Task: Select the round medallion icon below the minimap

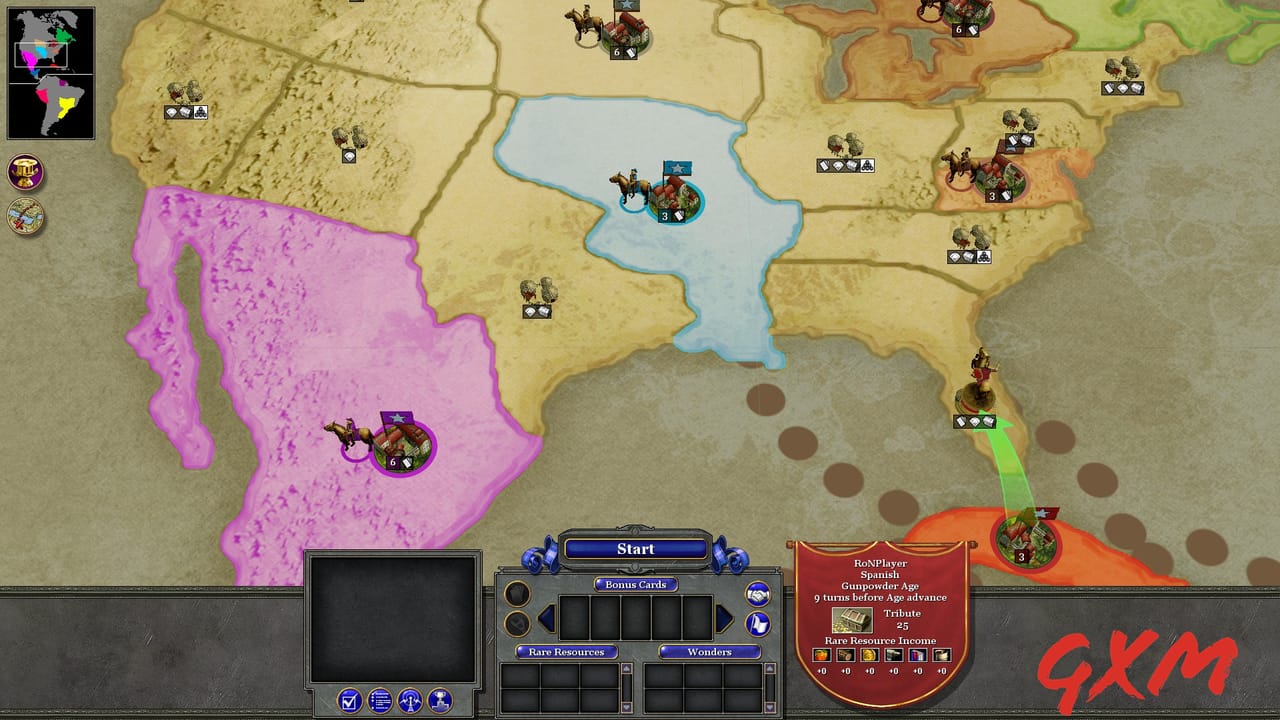Action: pos(25,172)
